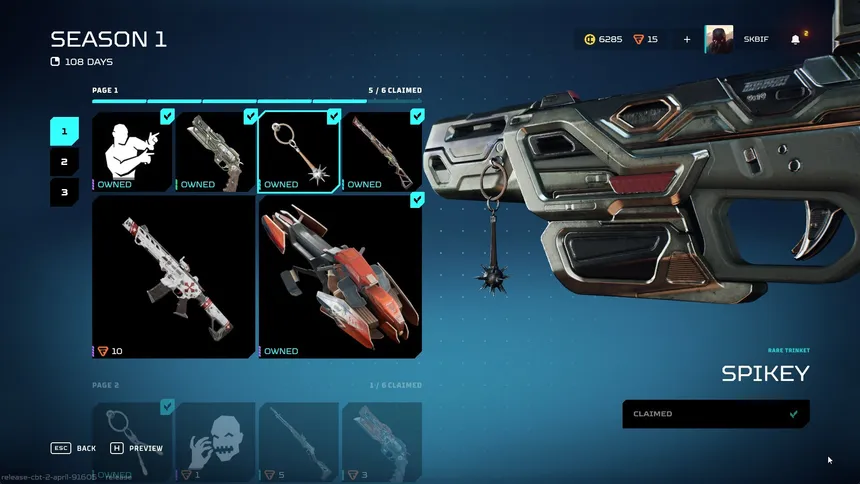Image resolution: width=860 pixels, height=484 pixels.
Task: Click the plus button to add currency
Action: (687, 40)
